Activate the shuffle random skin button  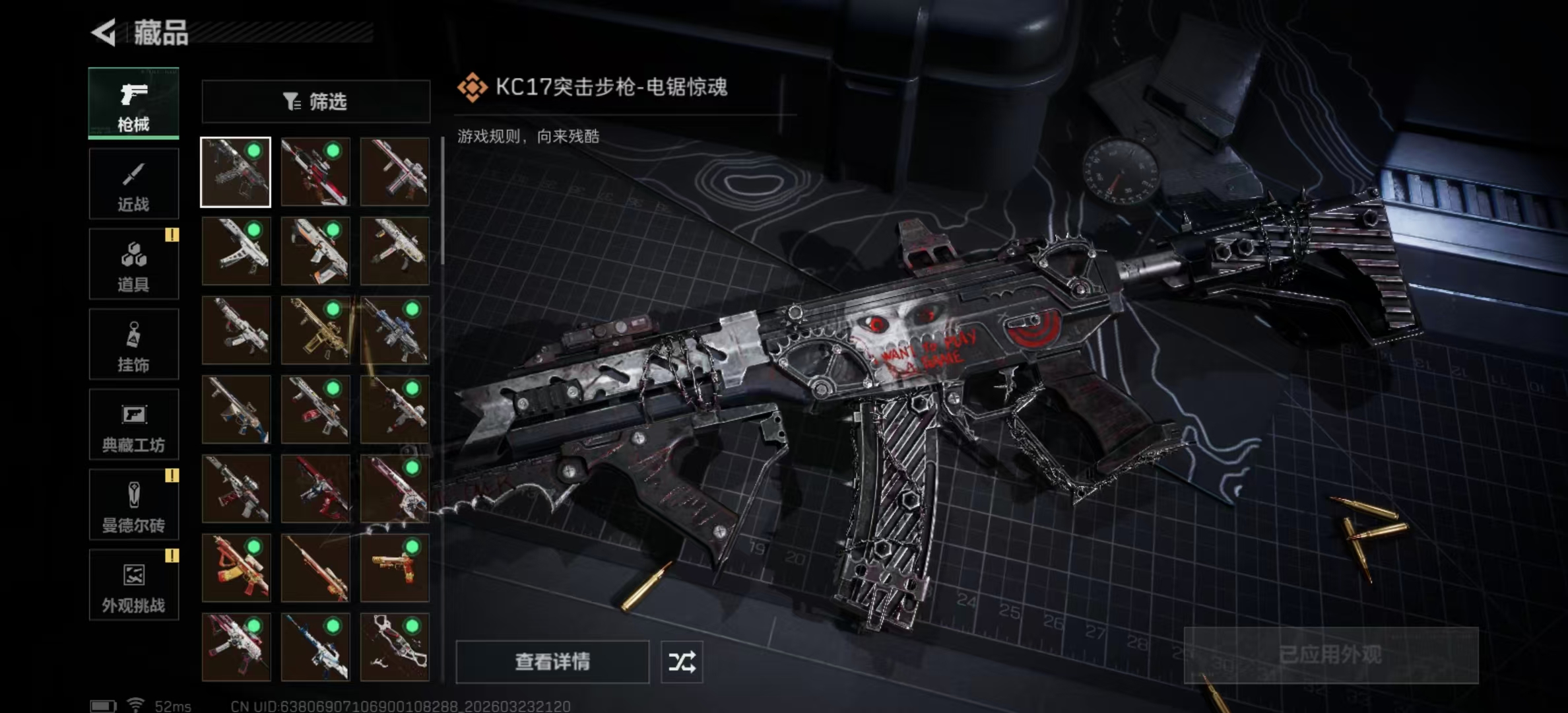[x=682, y=662]
